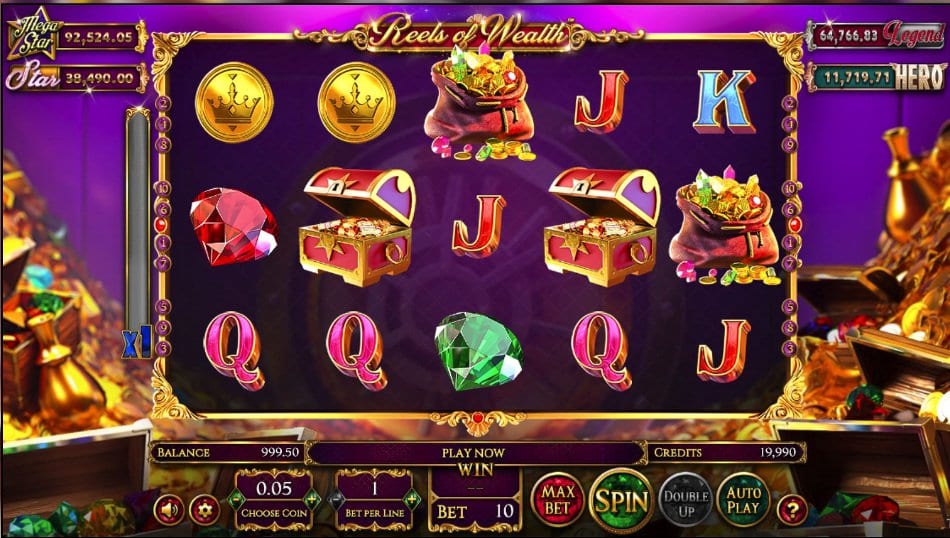Activate the Double Up gamble button
The width and height of the screenshot is (950, 538).
(x=685, y=497)
